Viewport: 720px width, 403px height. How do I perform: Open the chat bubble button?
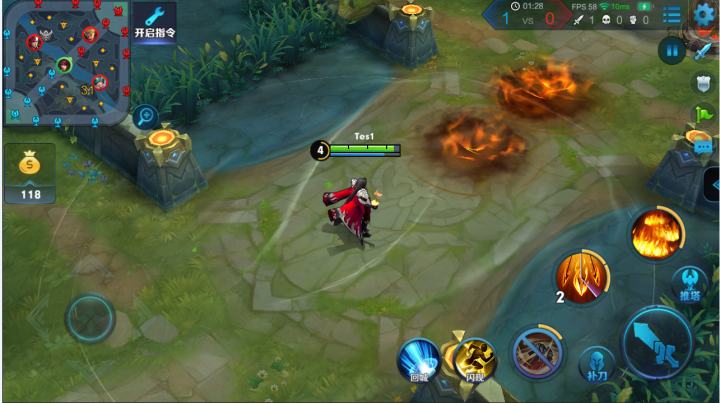[703, 145]
